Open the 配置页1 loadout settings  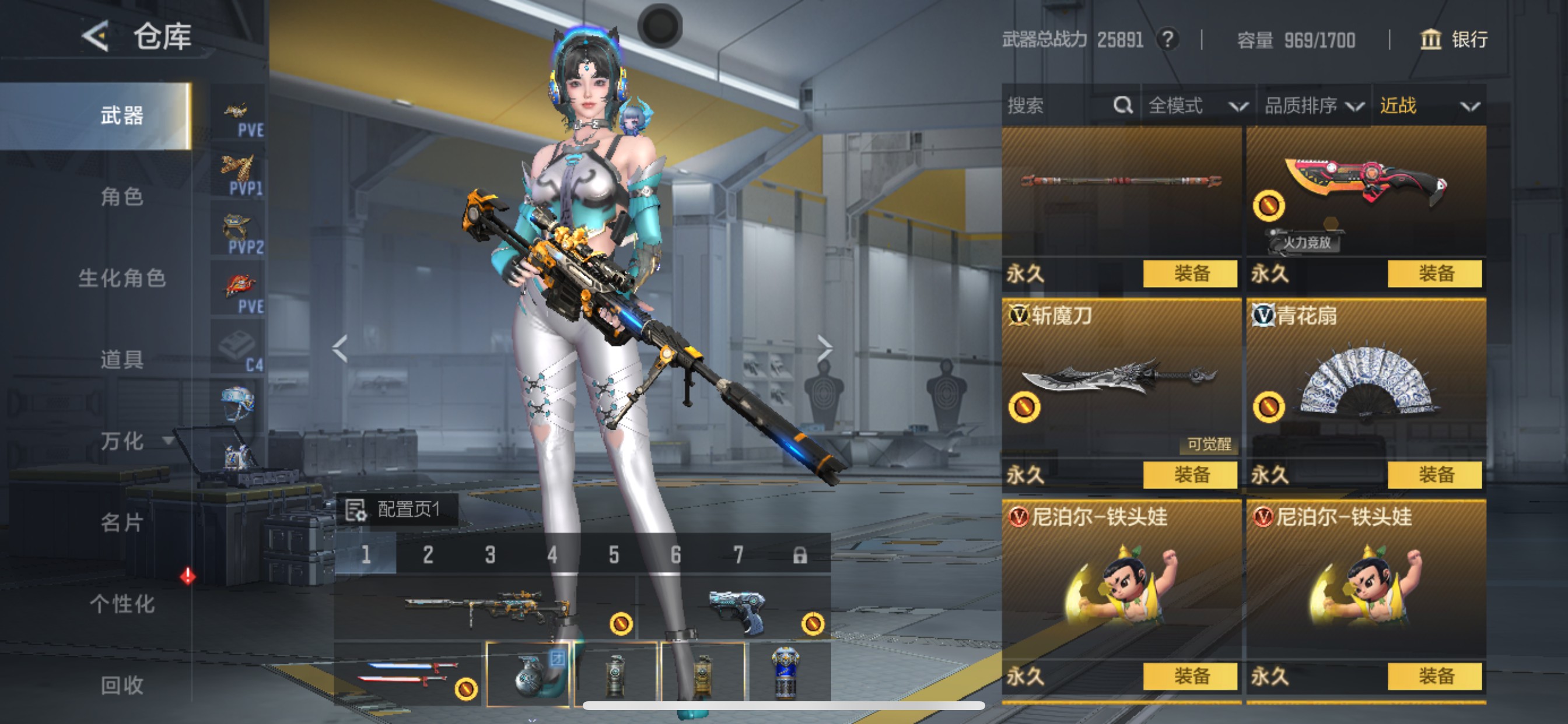pyautogui.click(x=397, y=509)
